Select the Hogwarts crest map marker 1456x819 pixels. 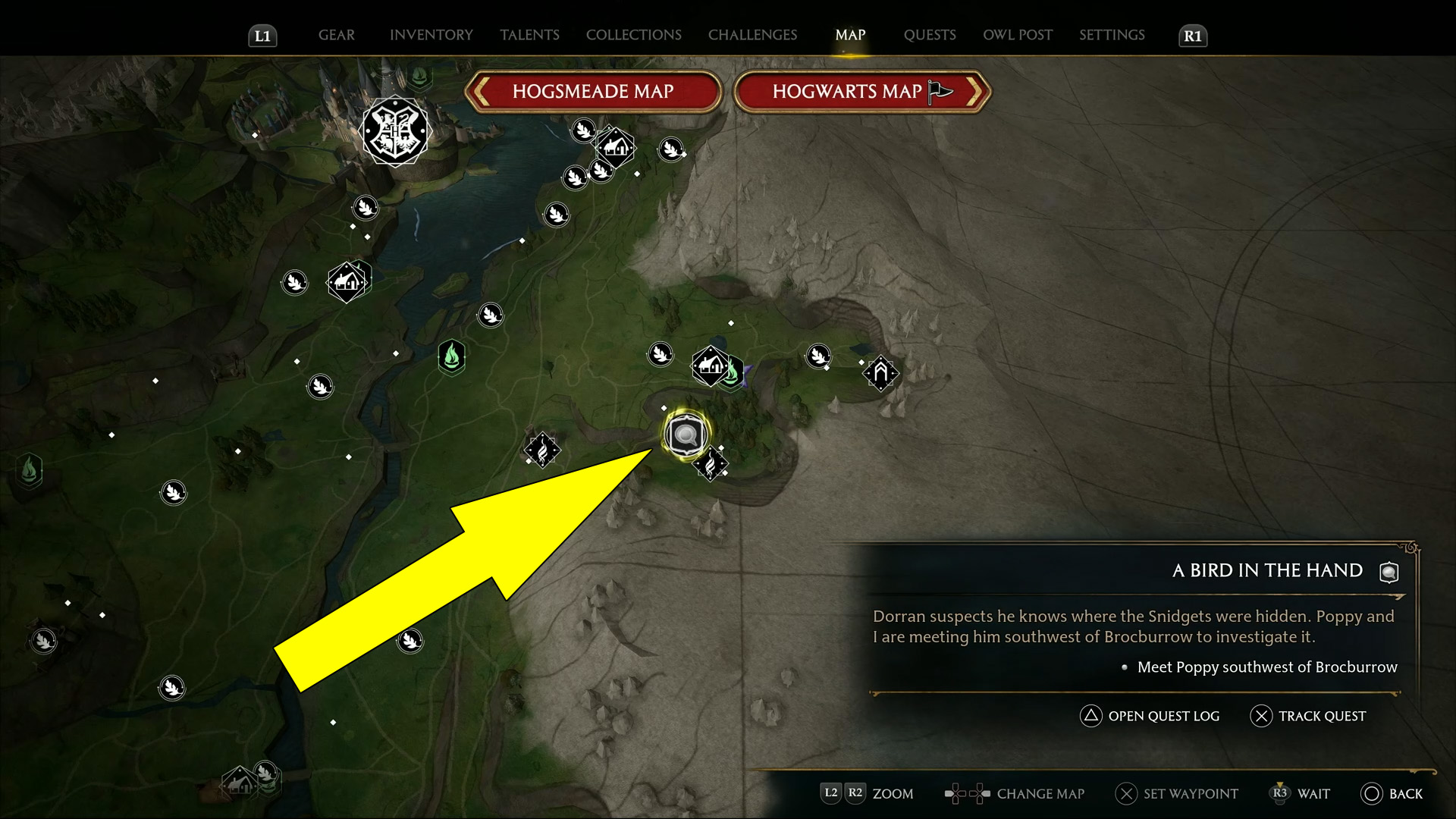(x=395, y=131)
